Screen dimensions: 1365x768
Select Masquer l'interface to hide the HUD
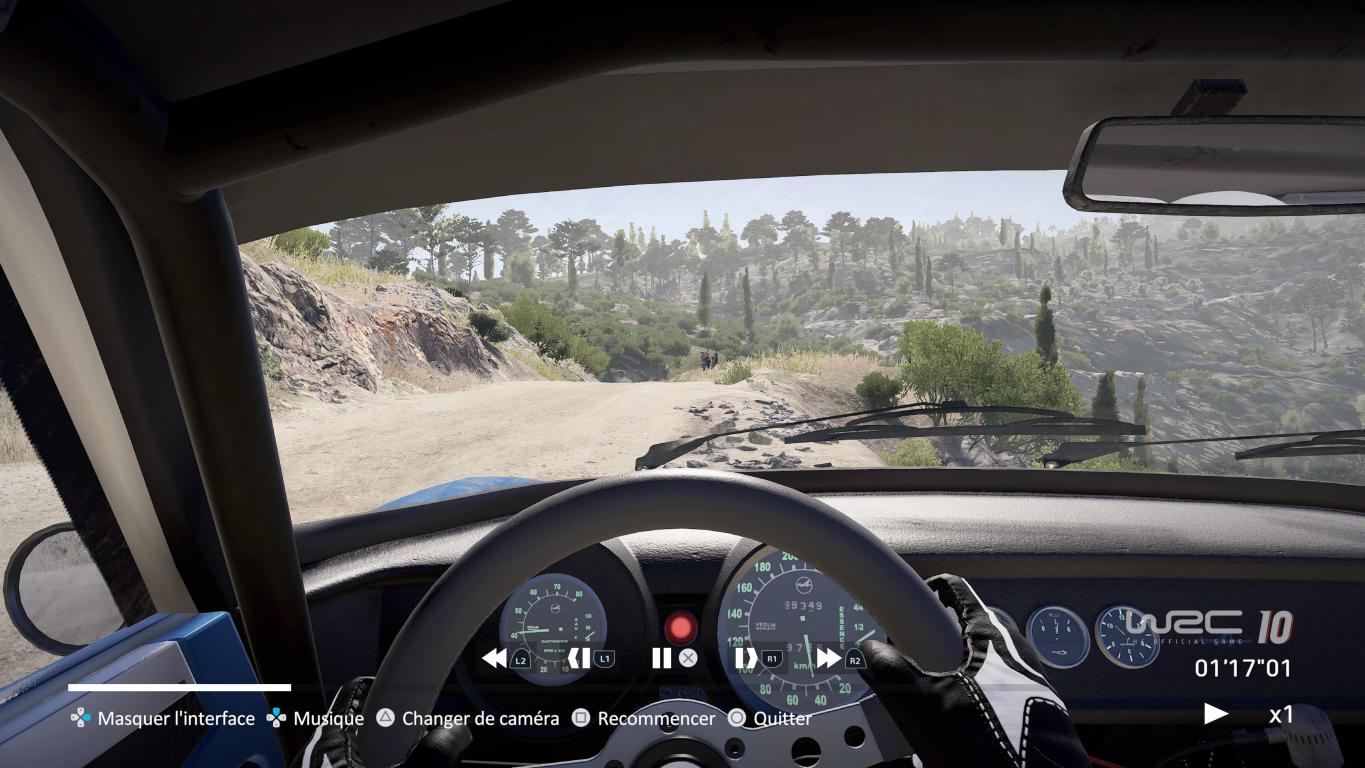click(164, 718)
